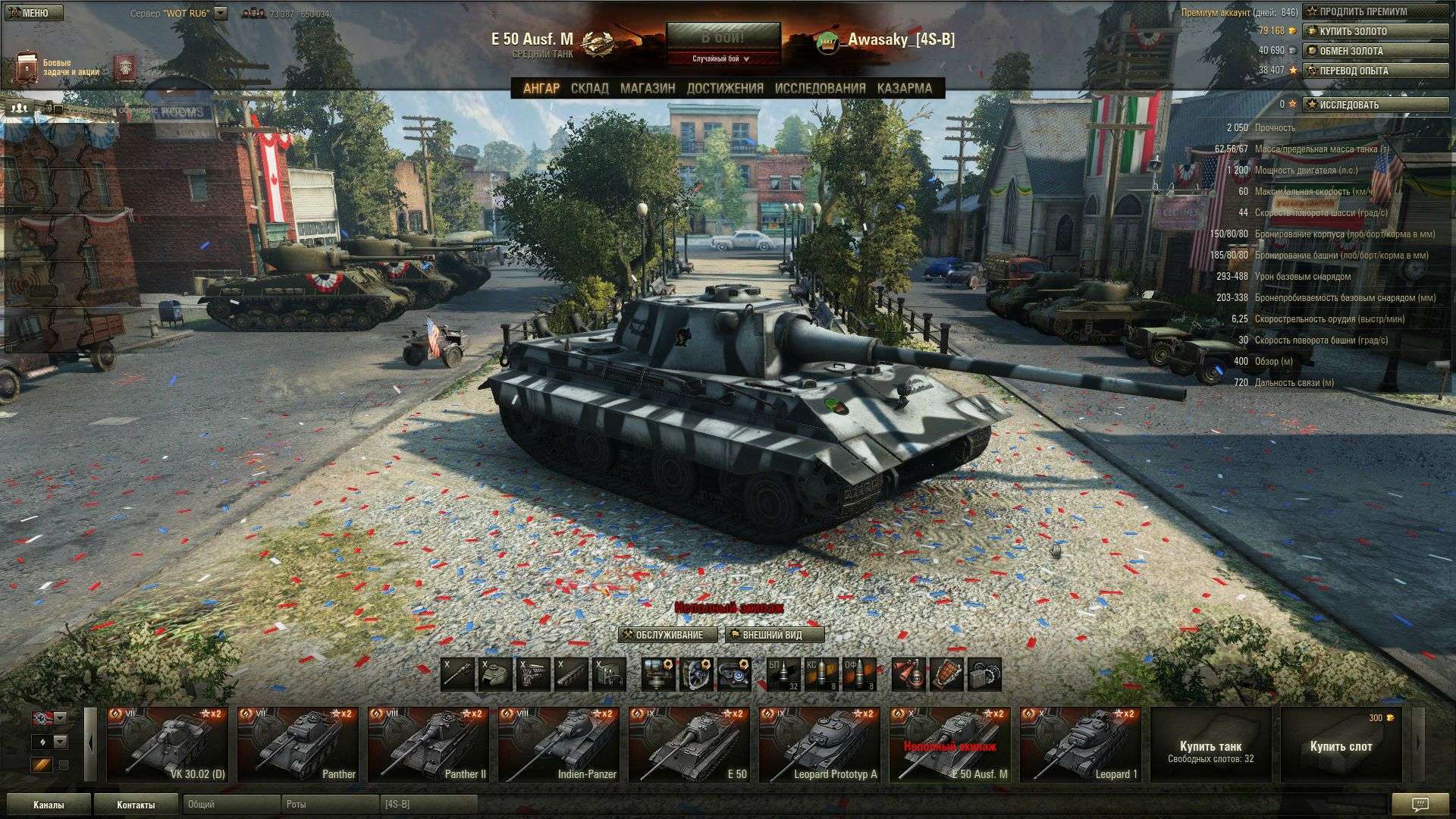Open the Контакты panel

click(136, 805)
